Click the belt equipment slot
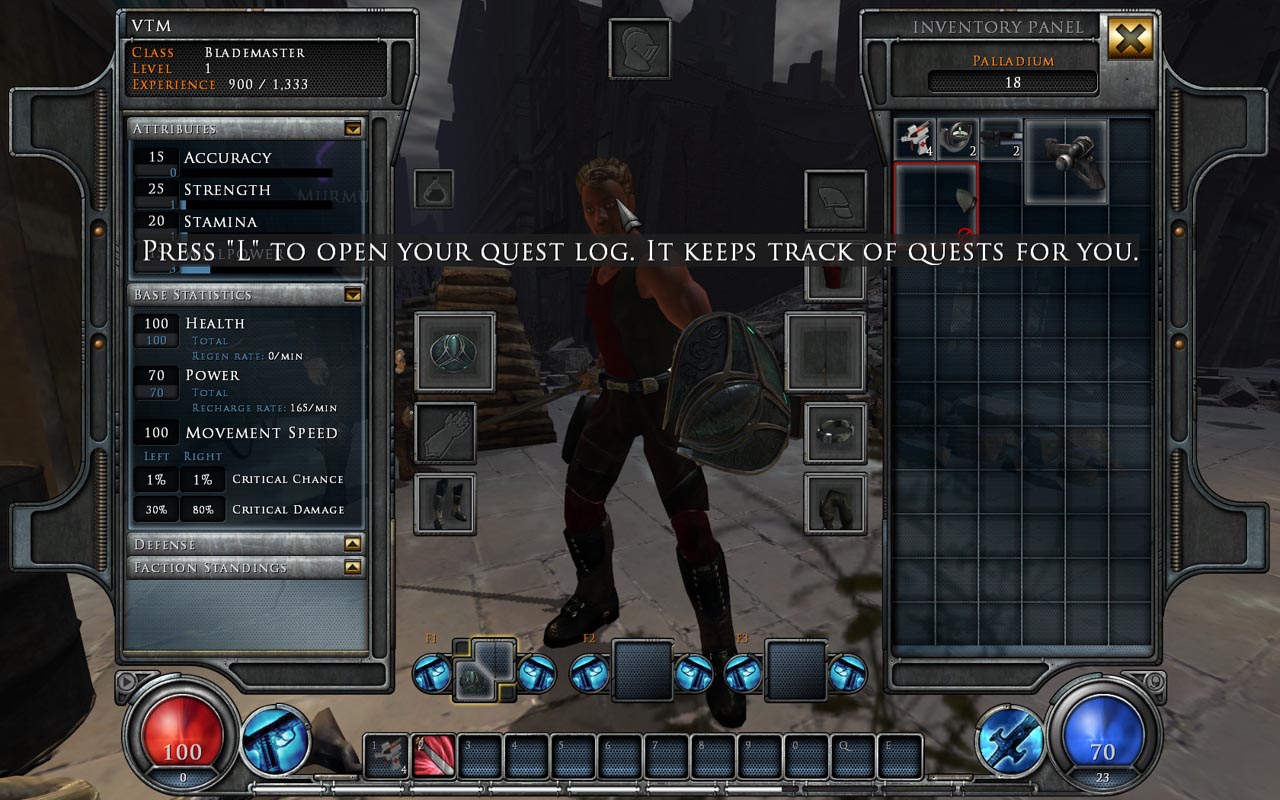 [x=835, y=433]
